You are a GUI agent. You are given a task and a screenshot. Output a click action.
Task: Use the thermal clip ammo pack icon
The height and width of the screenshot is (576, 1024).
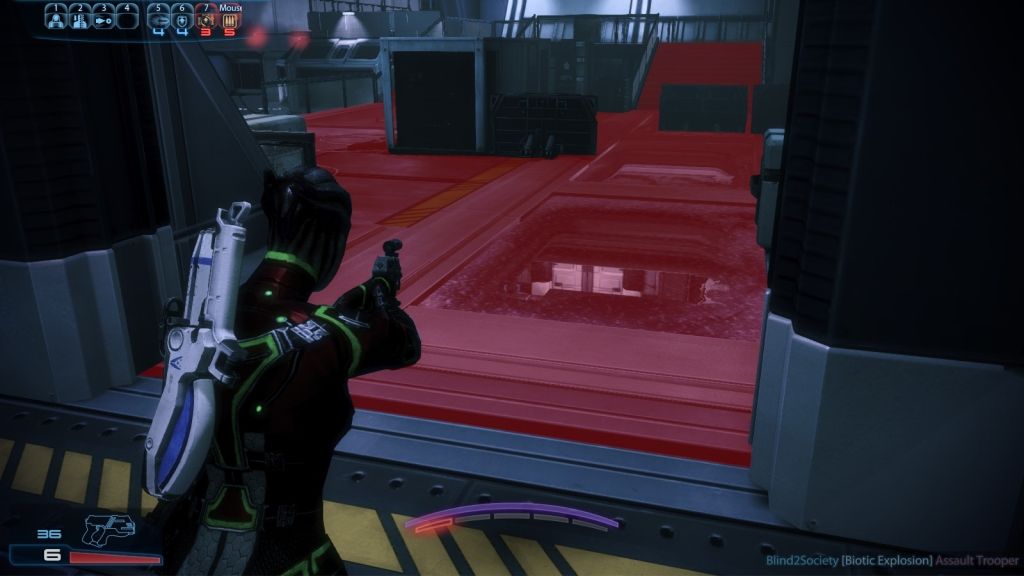pyautogui.click(x=231, y=20)
